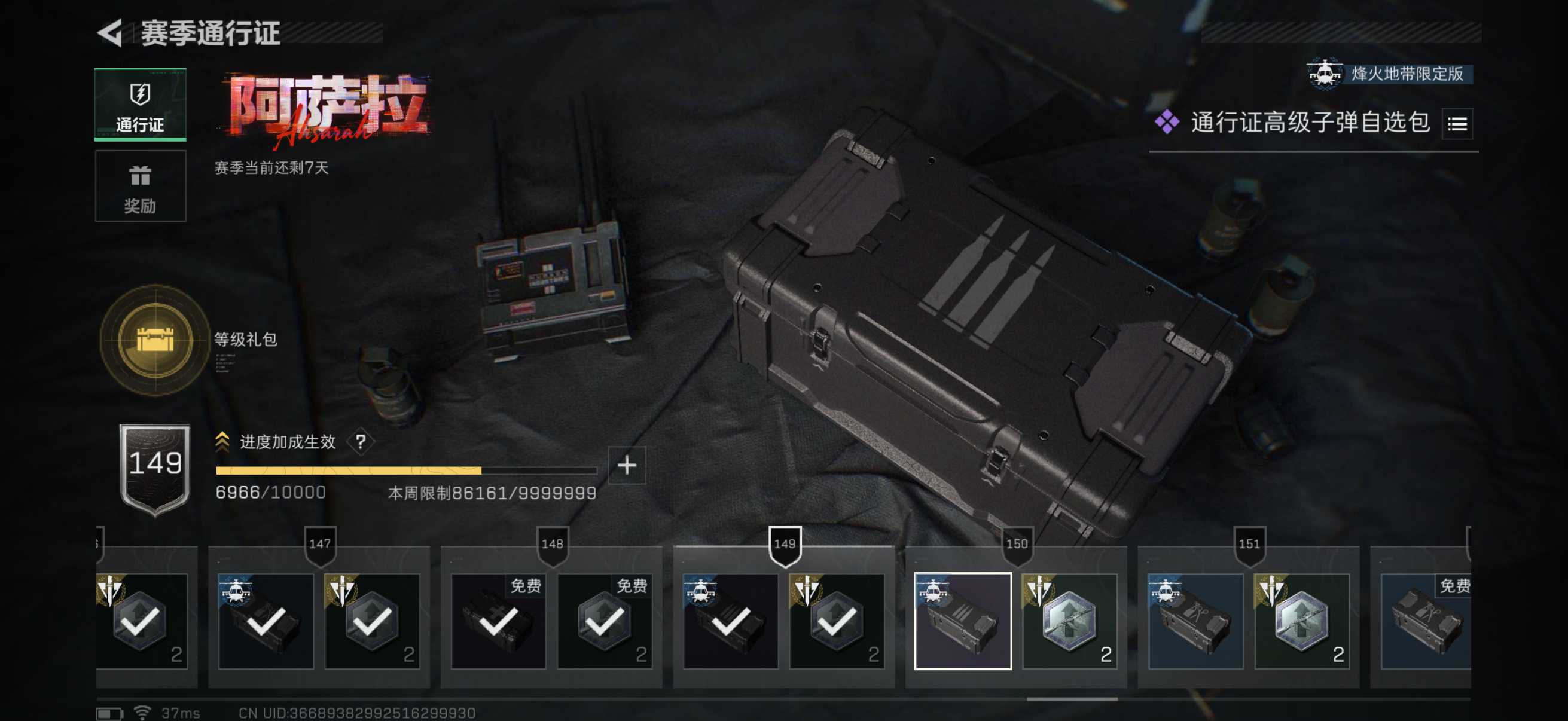
Task: Open the list icon next to 通行证高级子弹自选包
Action: [x=1457, y=124]
